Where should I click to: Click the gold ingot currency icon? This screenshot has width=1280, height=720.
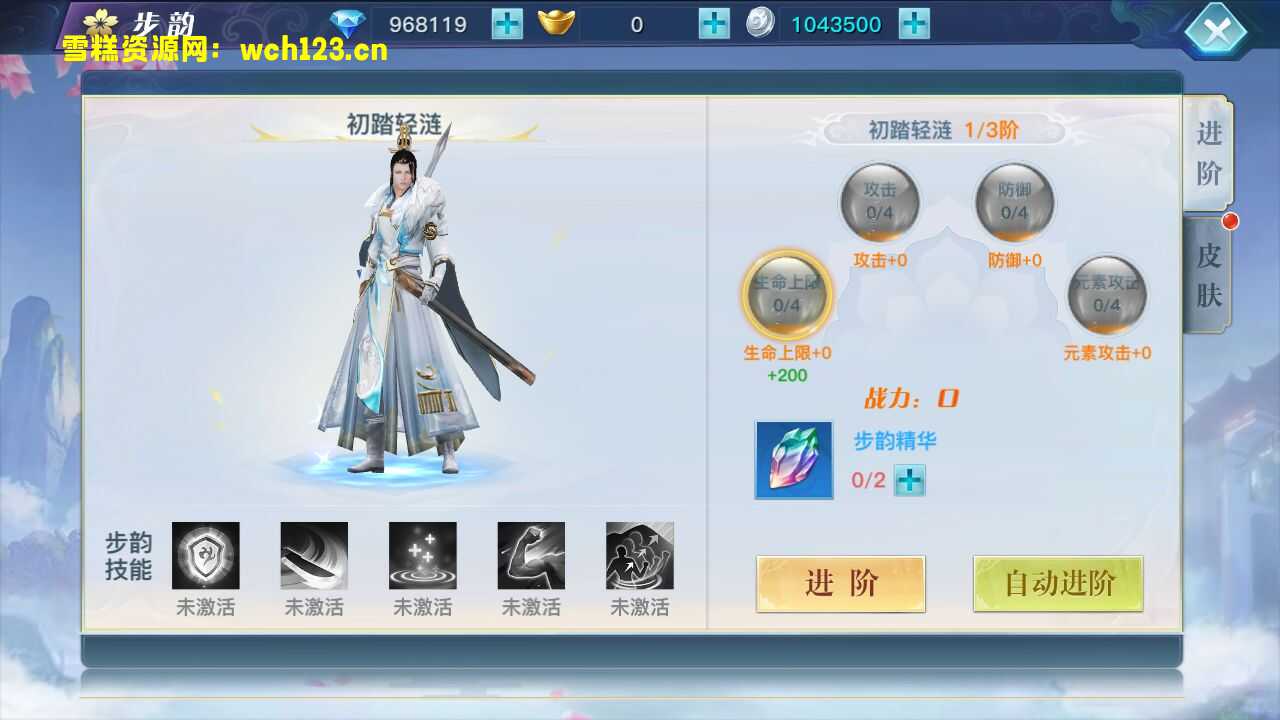click(x=557, y=22)
